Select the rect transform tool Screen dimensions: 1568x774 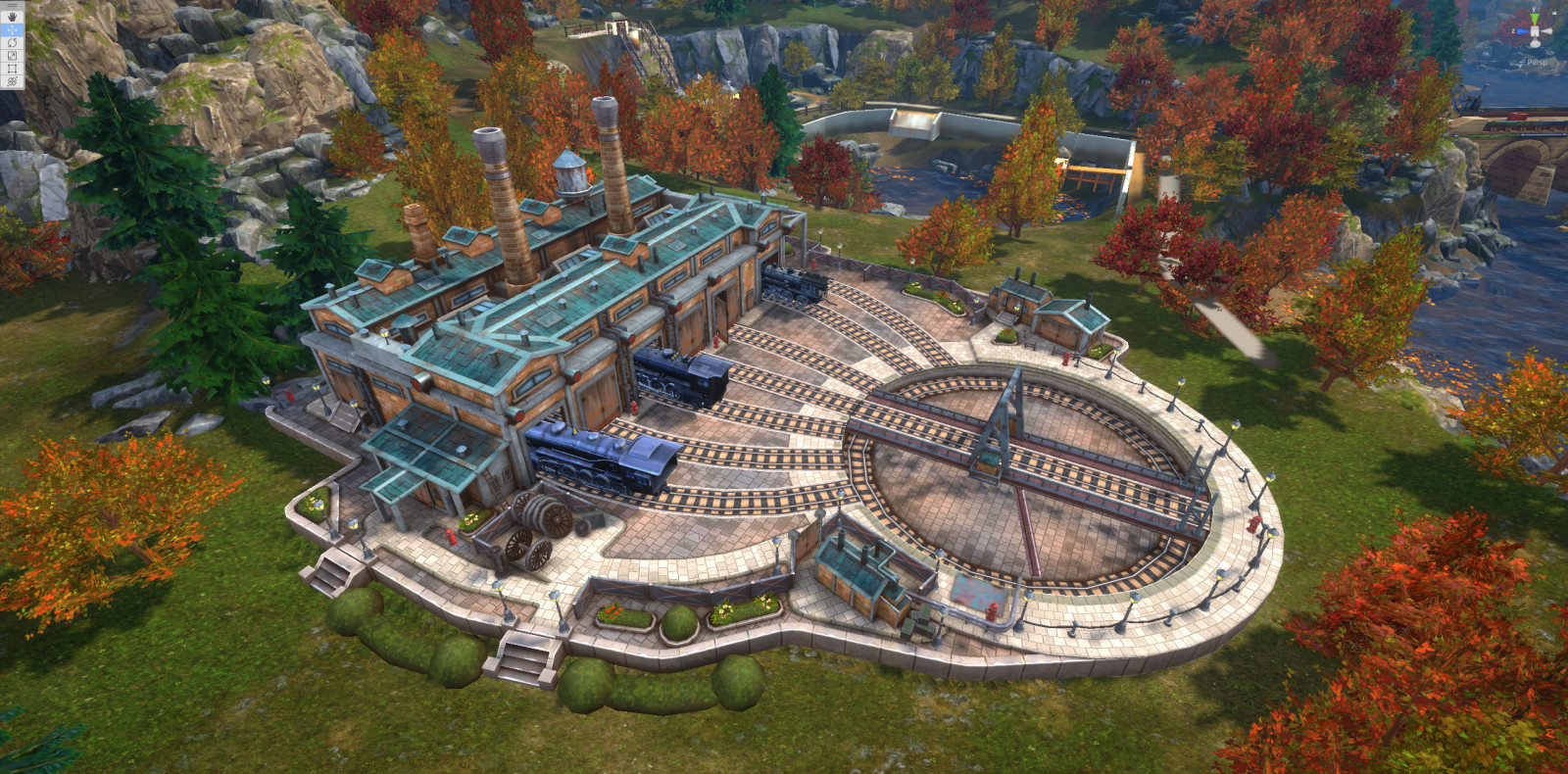(x=12, y=69)
